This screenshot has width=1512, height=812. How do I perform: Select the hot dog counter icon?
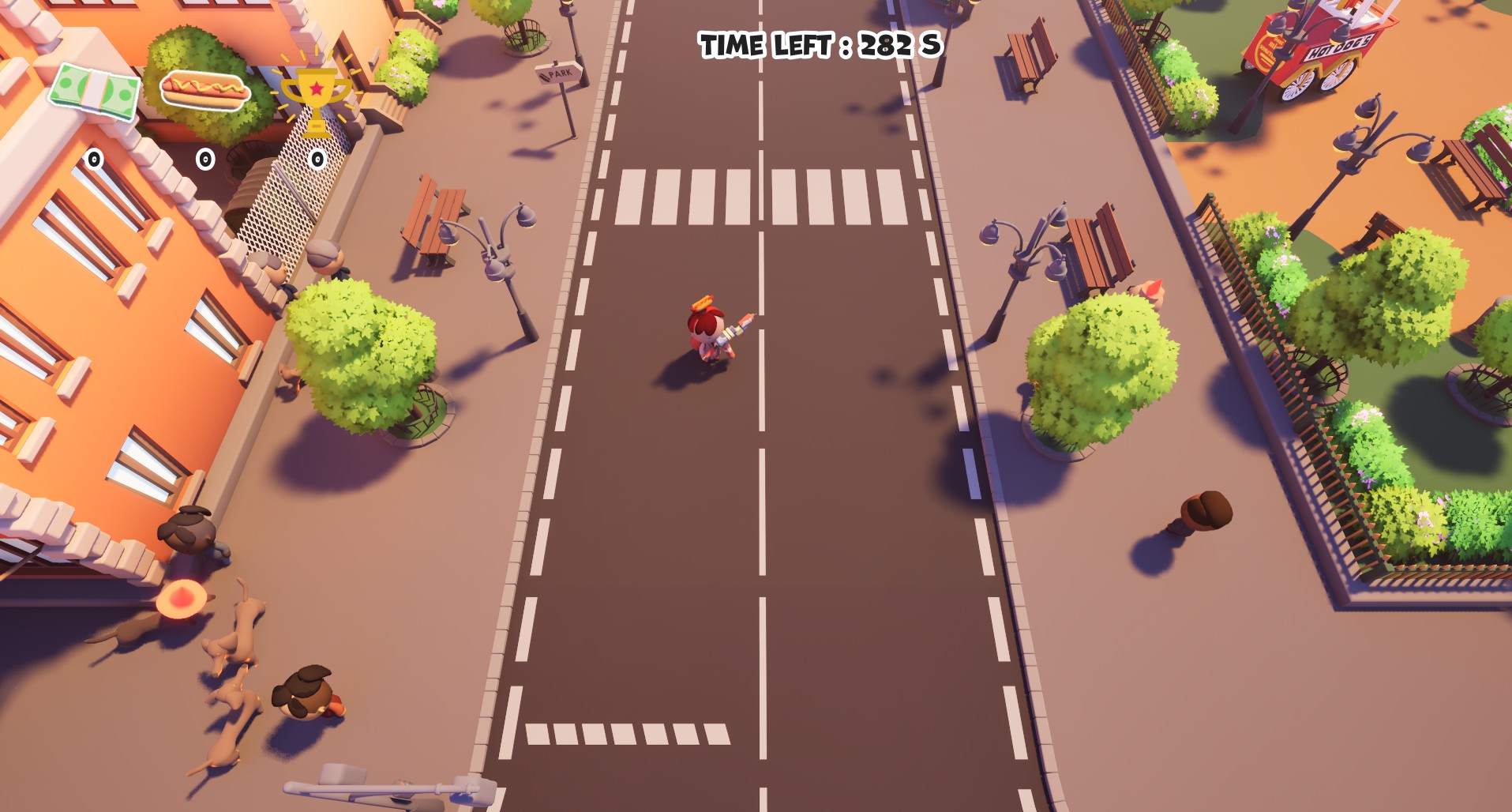pos(205,89)
